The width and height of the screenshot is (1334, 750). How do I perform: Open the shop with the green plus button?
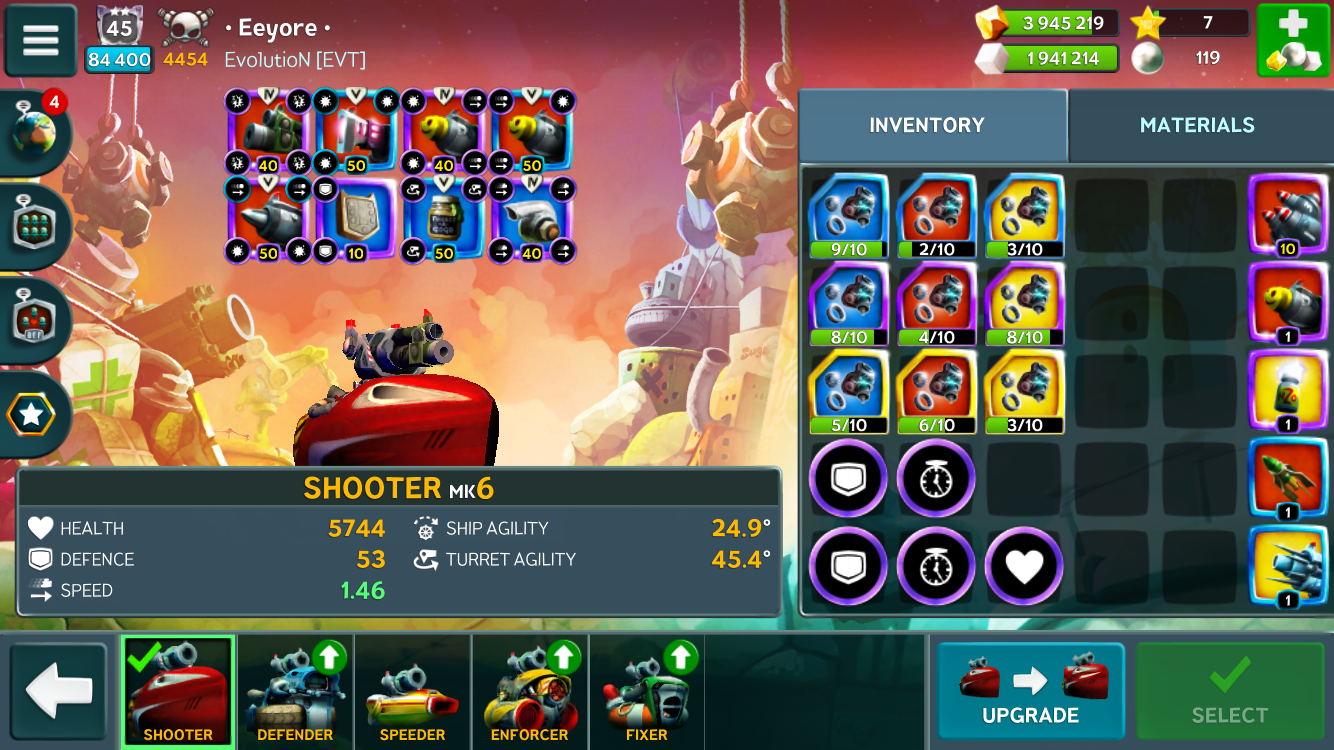tap(1293, 41)
